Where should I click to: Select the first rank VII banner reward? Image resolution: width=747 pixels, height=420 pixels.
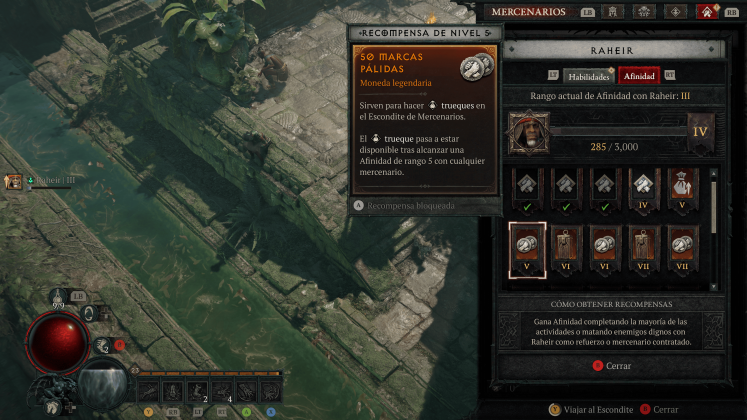coord(644,246)
